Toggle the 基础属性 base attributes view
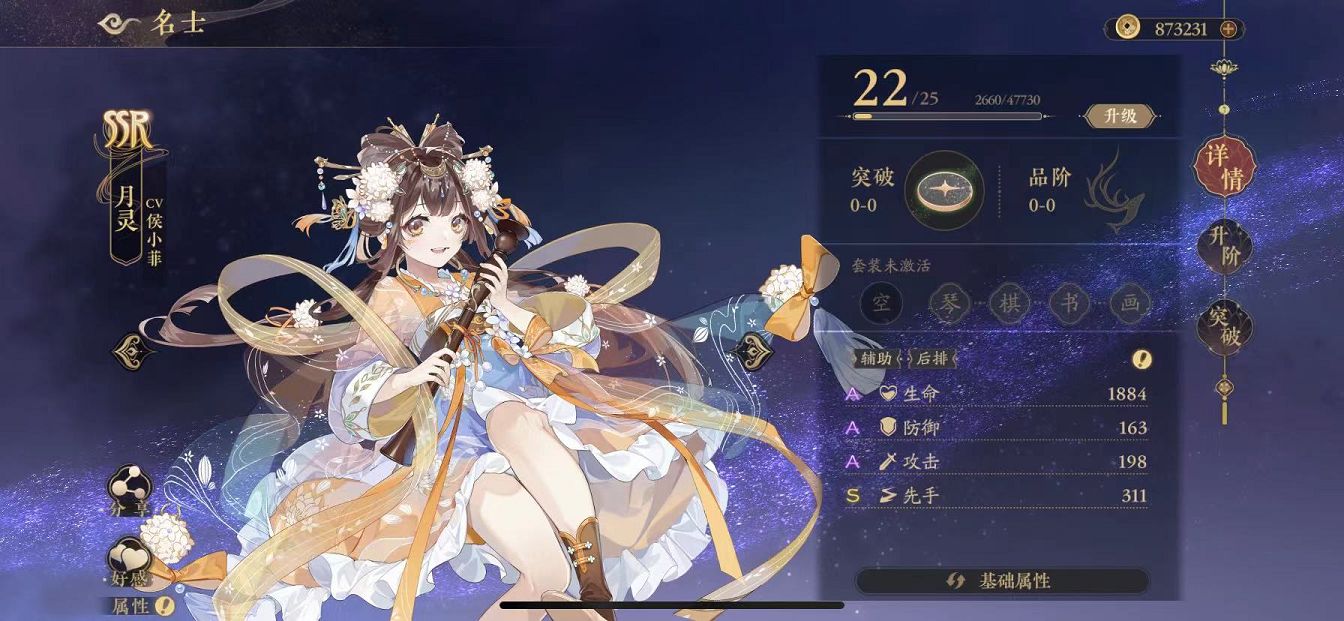This screenshot has width=1344, height=621. 1001,581
